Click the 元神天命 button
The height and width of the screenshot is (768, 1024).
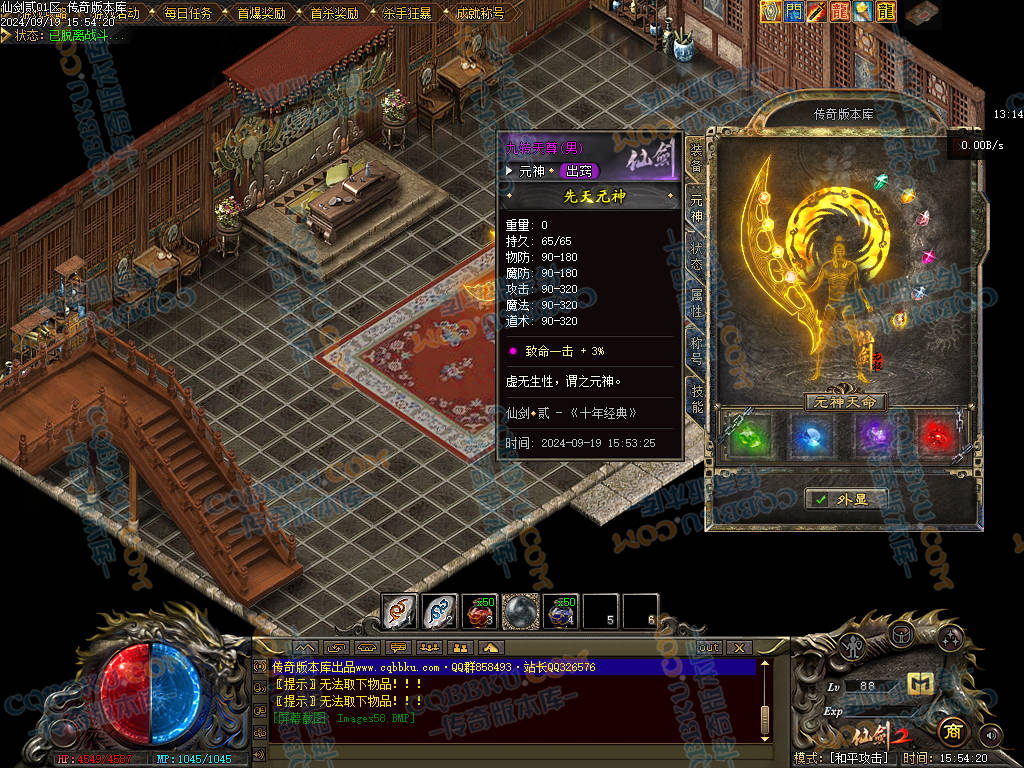click(x=846, y=402)
